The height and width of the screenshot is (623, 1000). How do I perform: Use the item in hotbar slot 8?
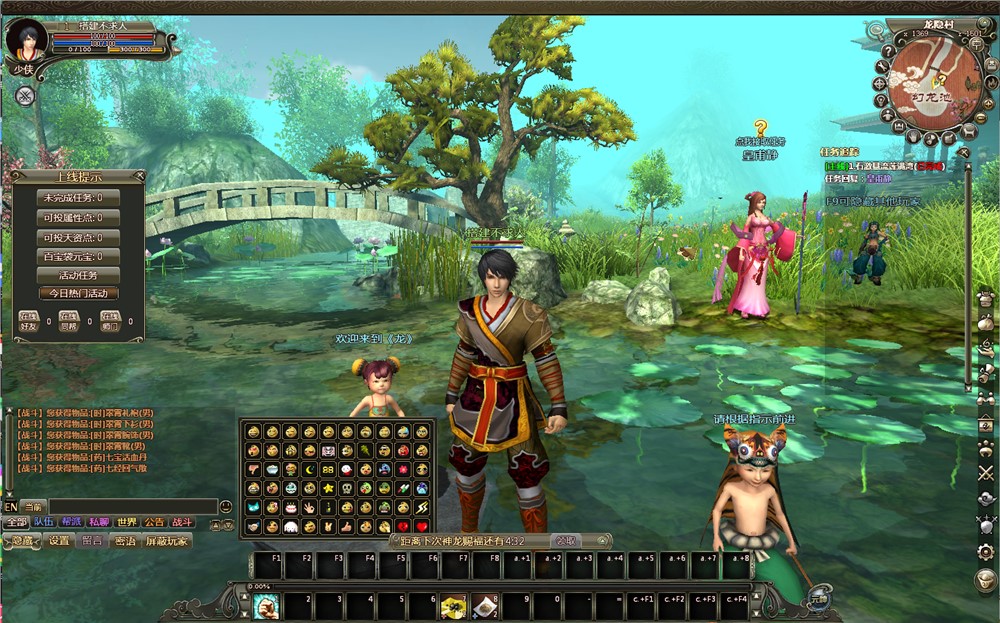486,606
